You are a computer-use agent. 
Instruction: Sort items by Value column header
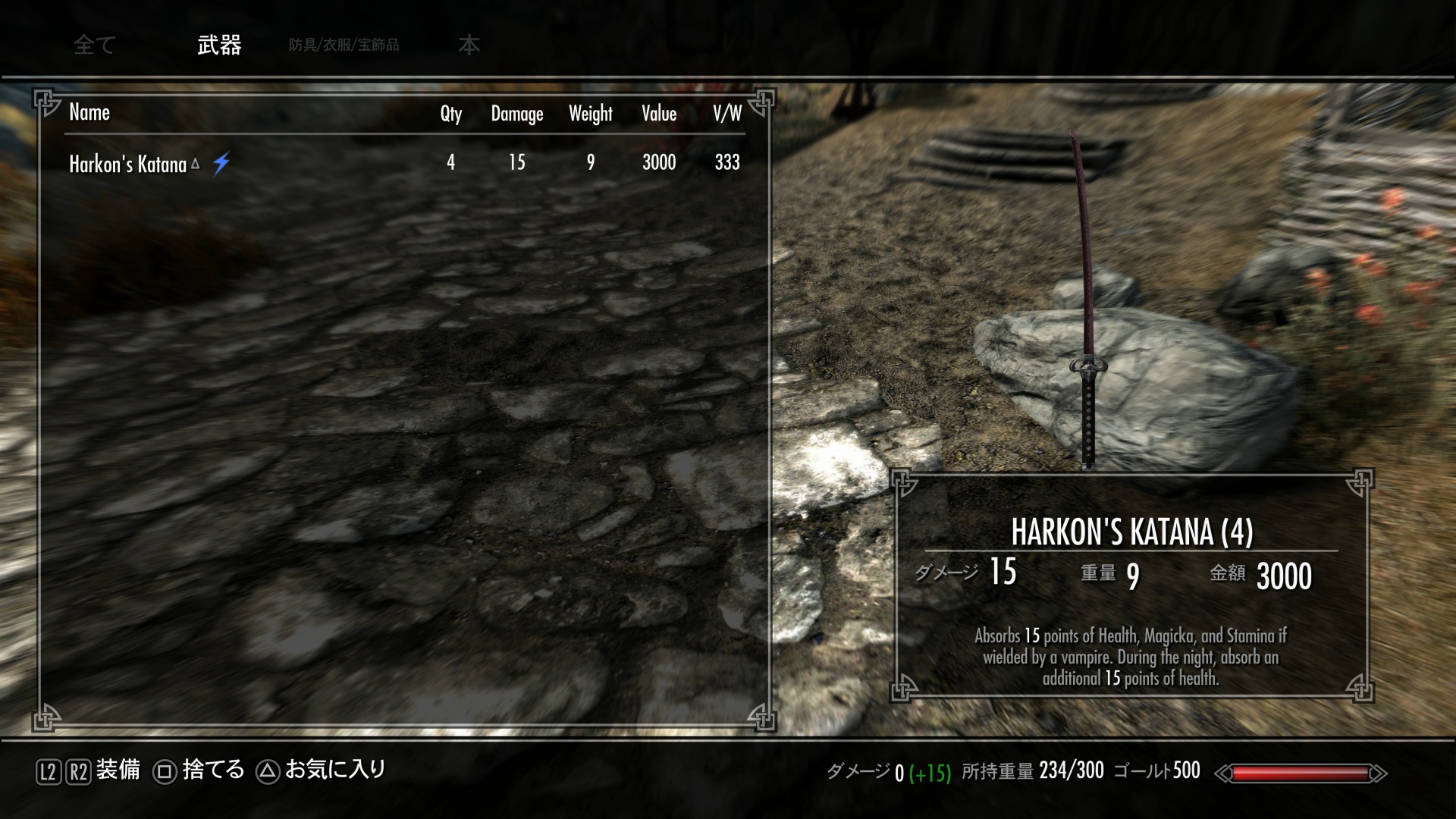pyautogui.click(x=658, y=114)
